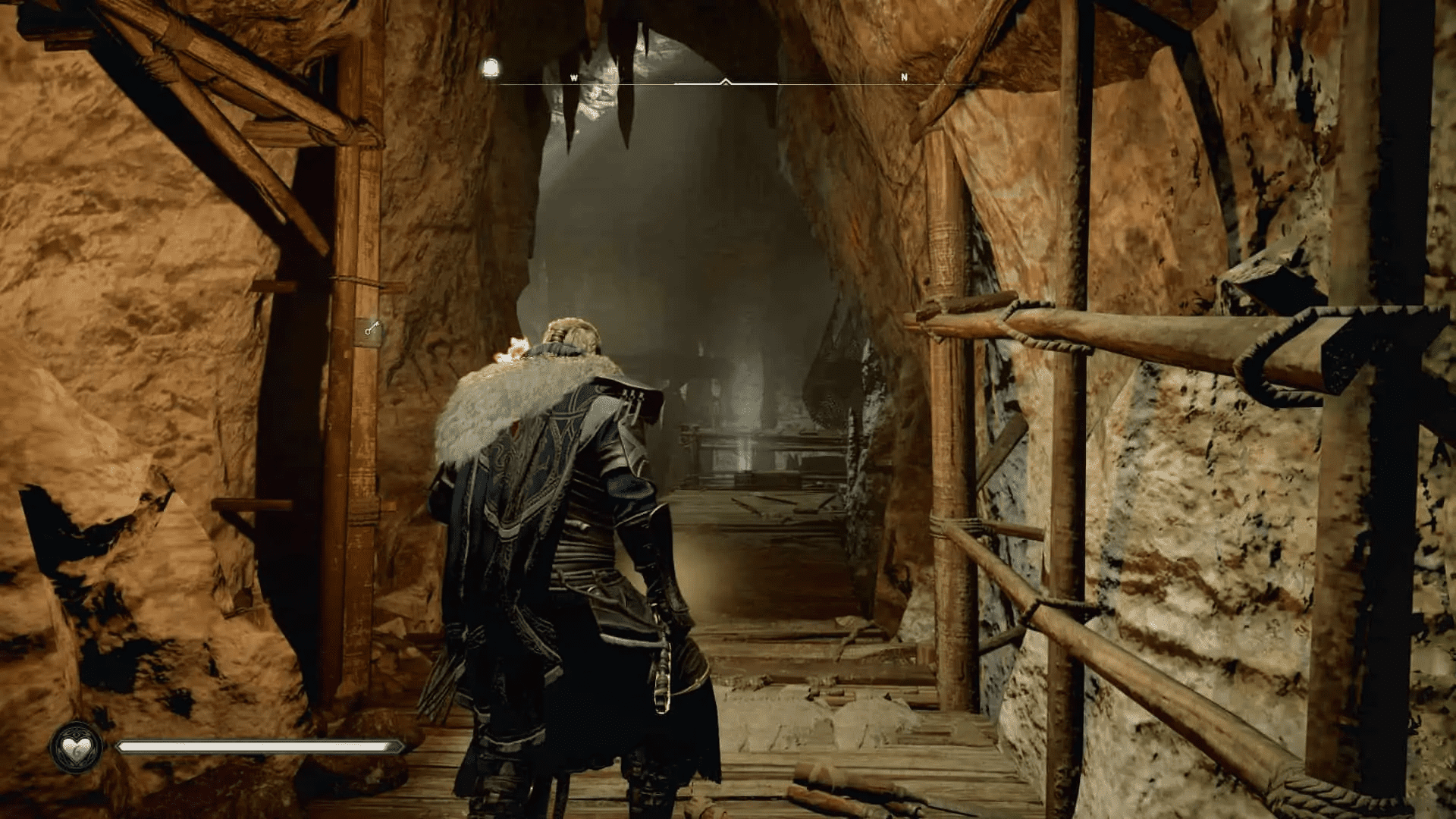This screenshot has height=819, width=1456.
Task: Click the N cardinal marker on the compass
Action: click(903, 77)
